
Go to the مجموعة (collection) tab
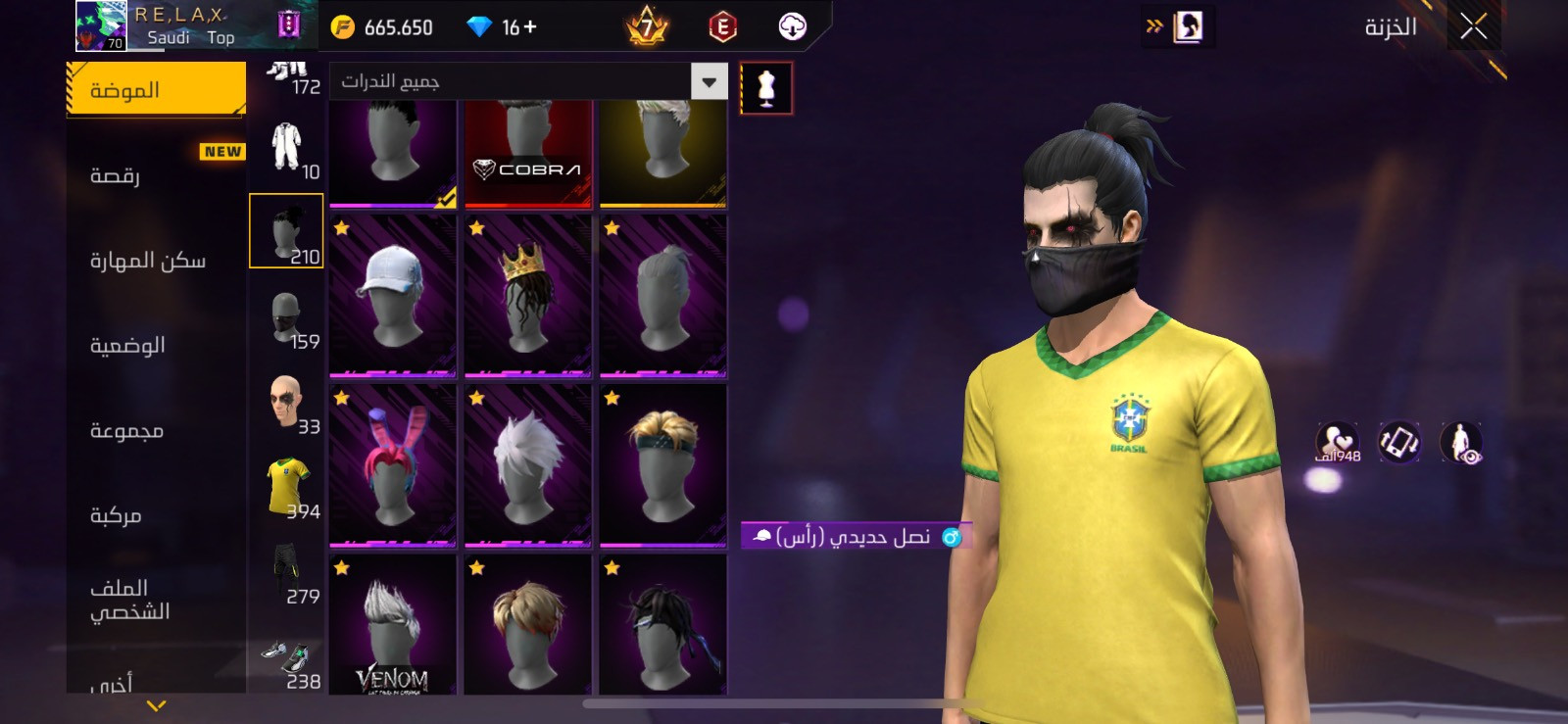pos(156,430)
